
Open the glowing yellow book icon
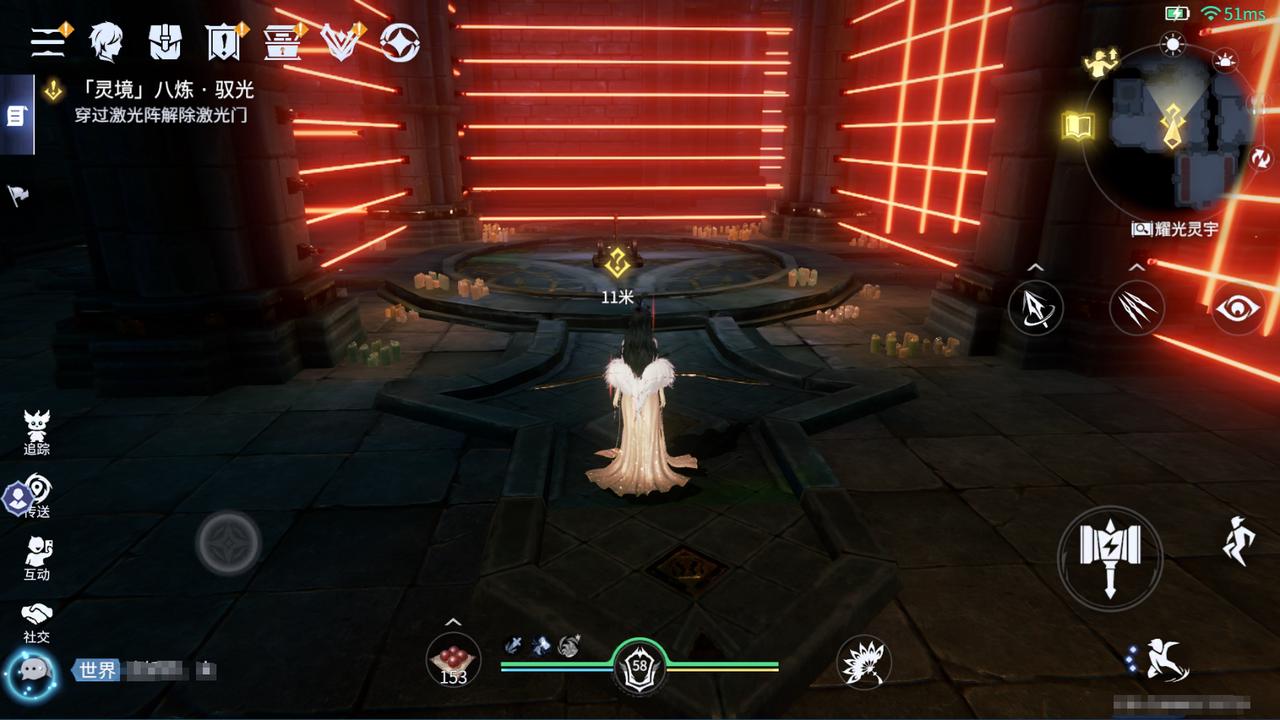tap(1078, 126)
